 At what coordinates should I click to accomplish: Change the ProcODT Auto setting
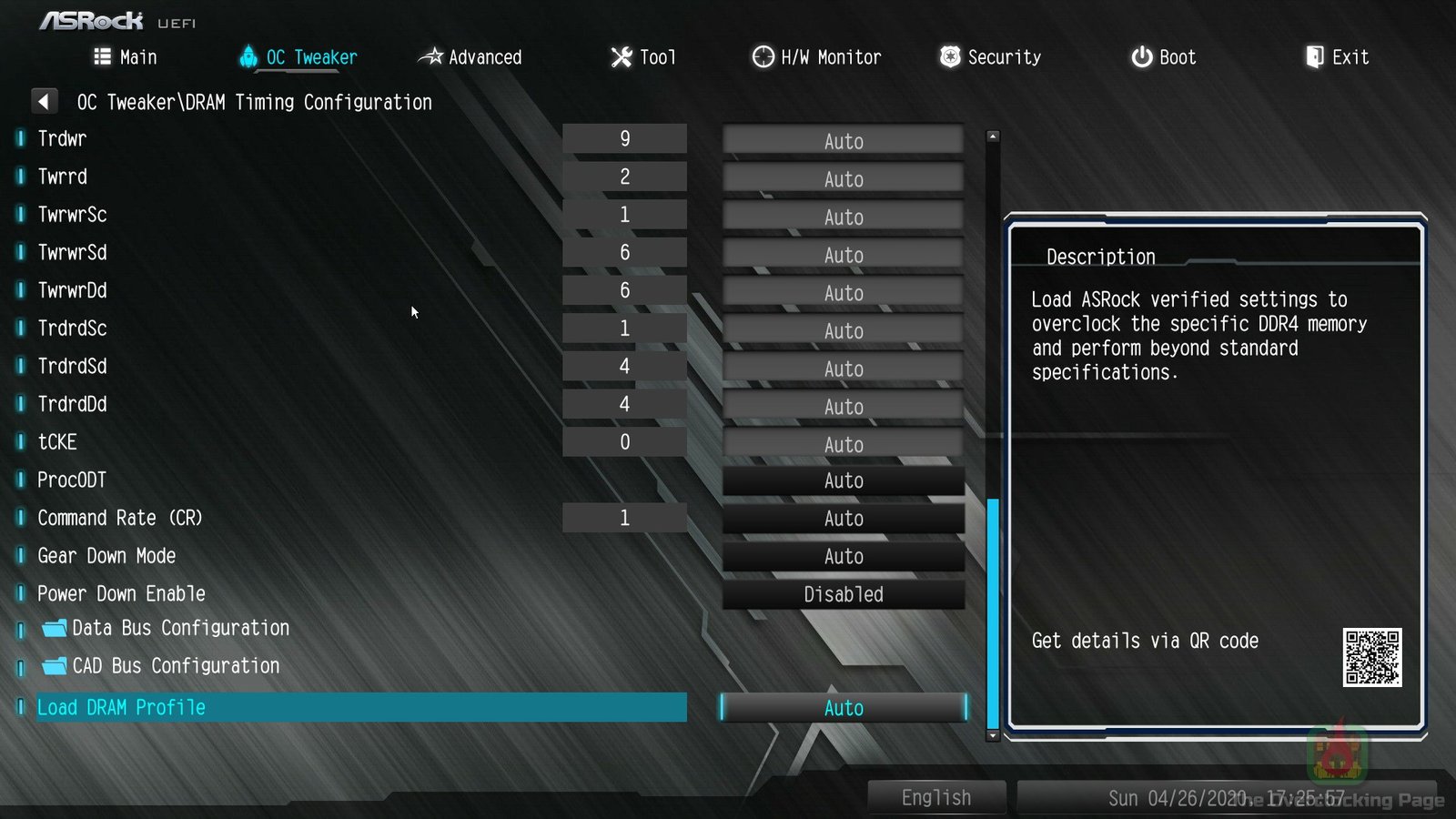[843, 480]
